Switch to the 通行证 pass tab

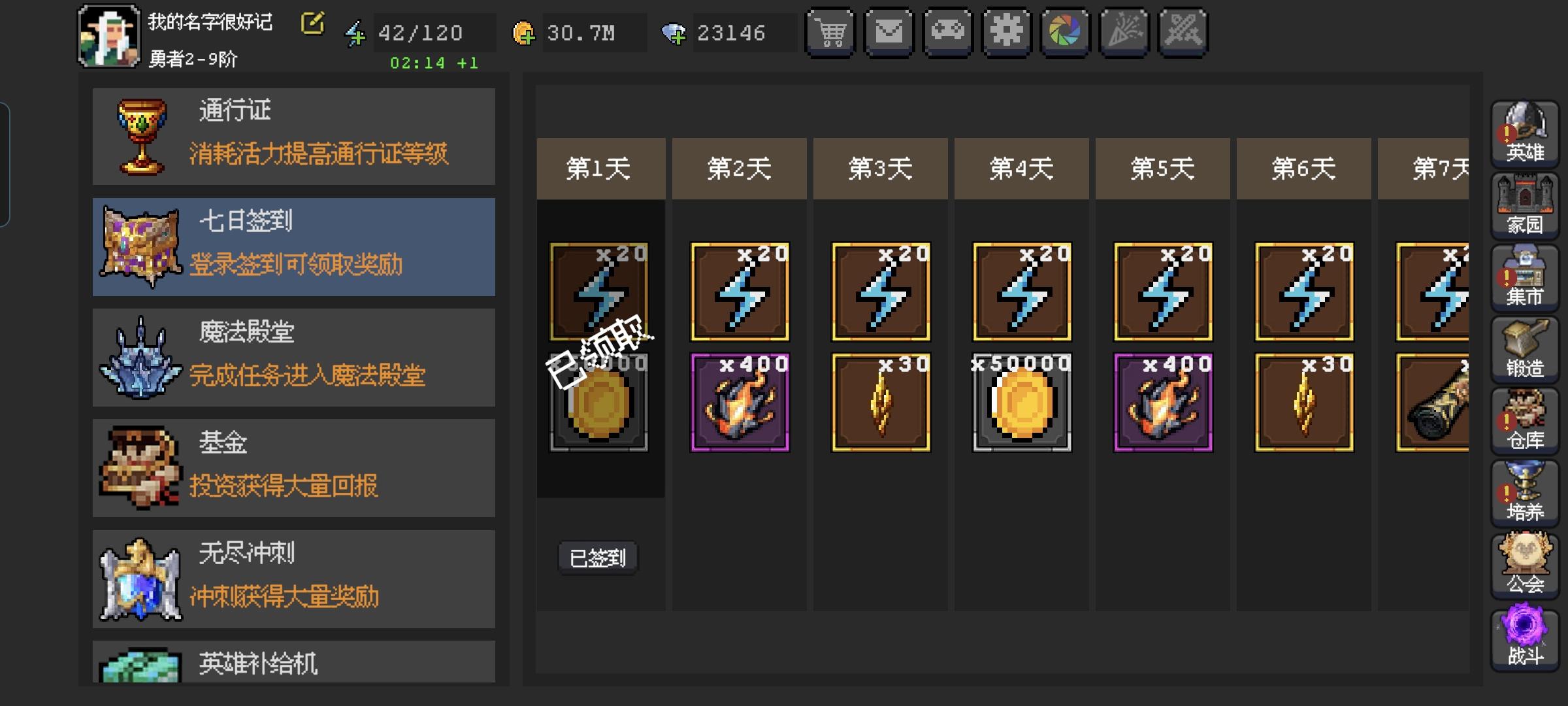[x=294, y=135]
